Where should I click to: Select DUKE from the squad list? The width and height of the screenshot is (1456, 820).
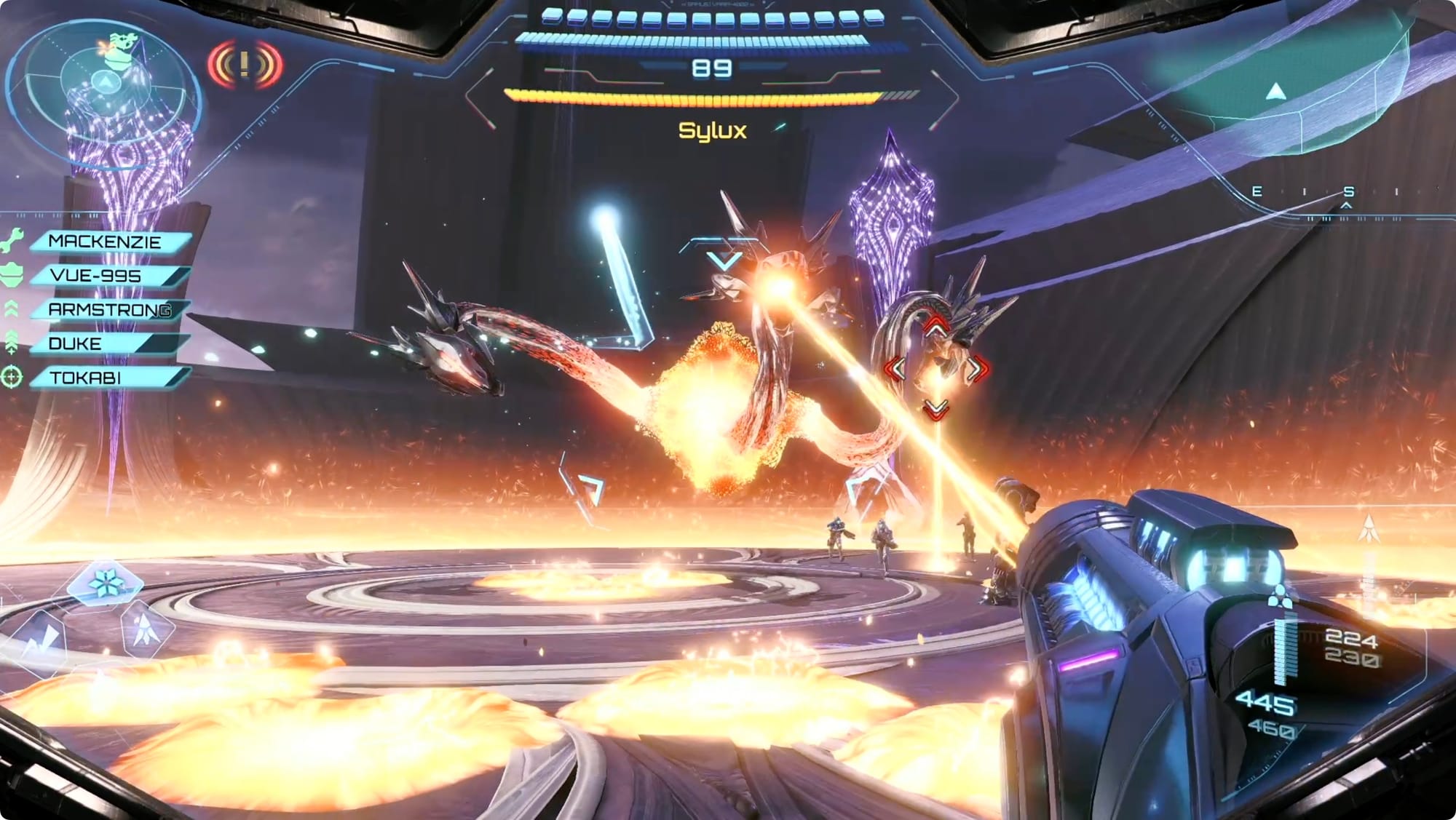[x=109, y=343]
